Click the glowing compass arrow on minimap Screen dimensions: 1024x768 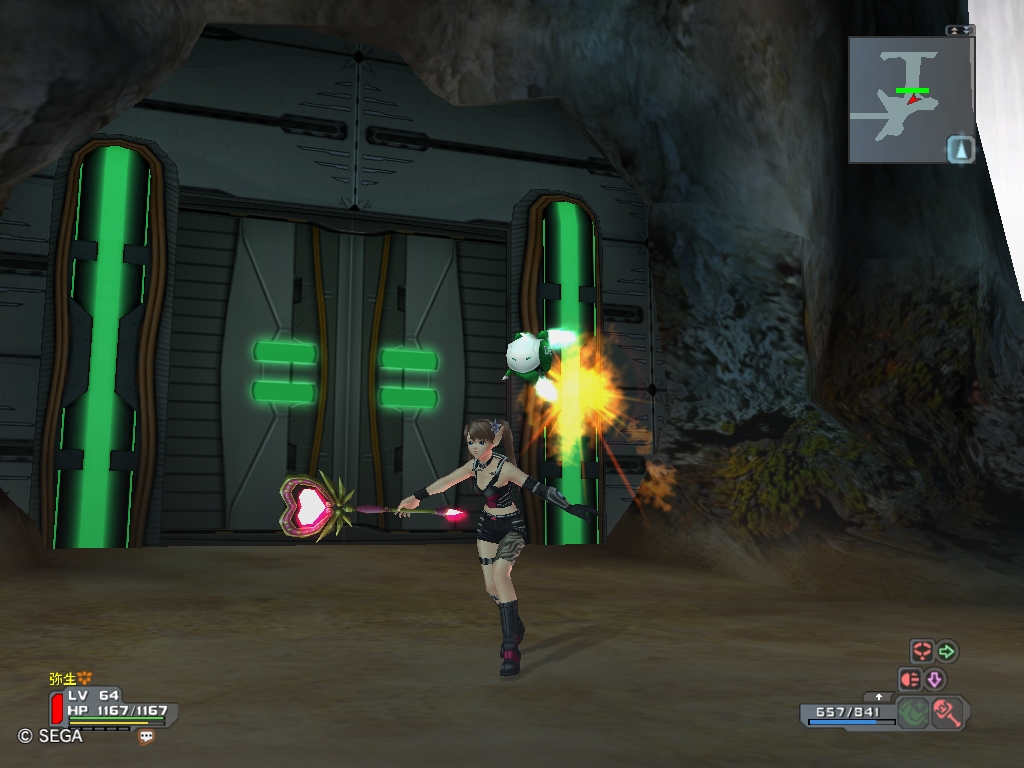(x=960, y=149)
